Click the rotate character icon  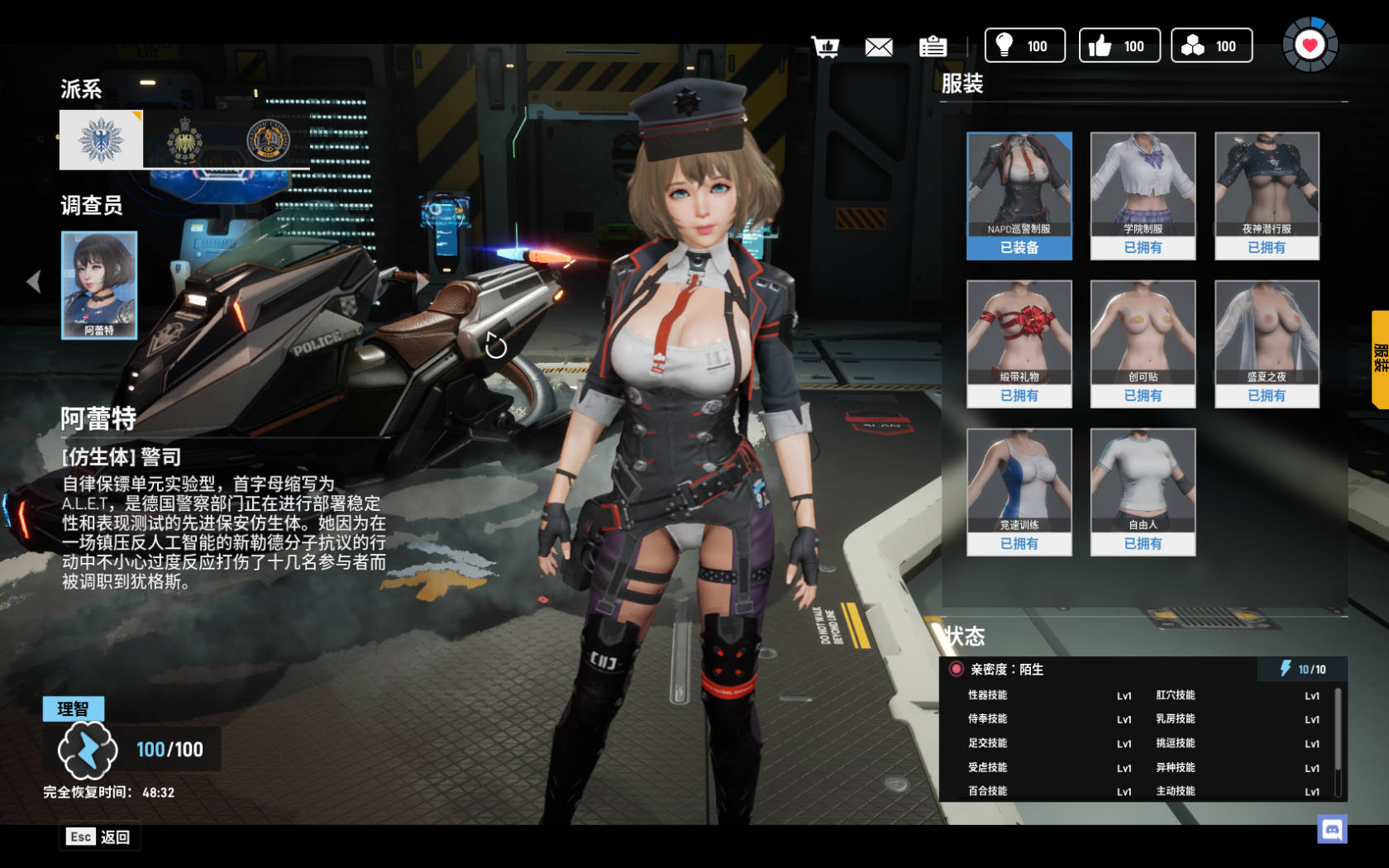tap(496, 346)
